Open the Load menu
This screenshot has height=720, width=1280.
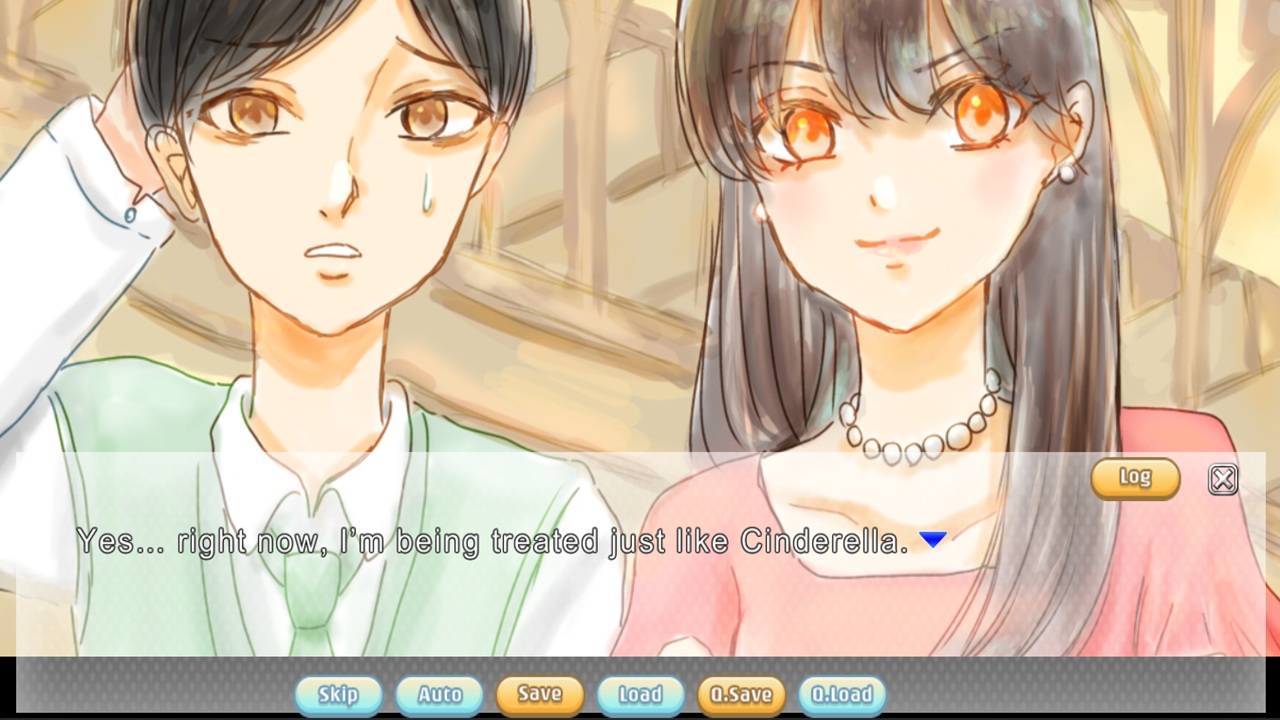[640, 694]
